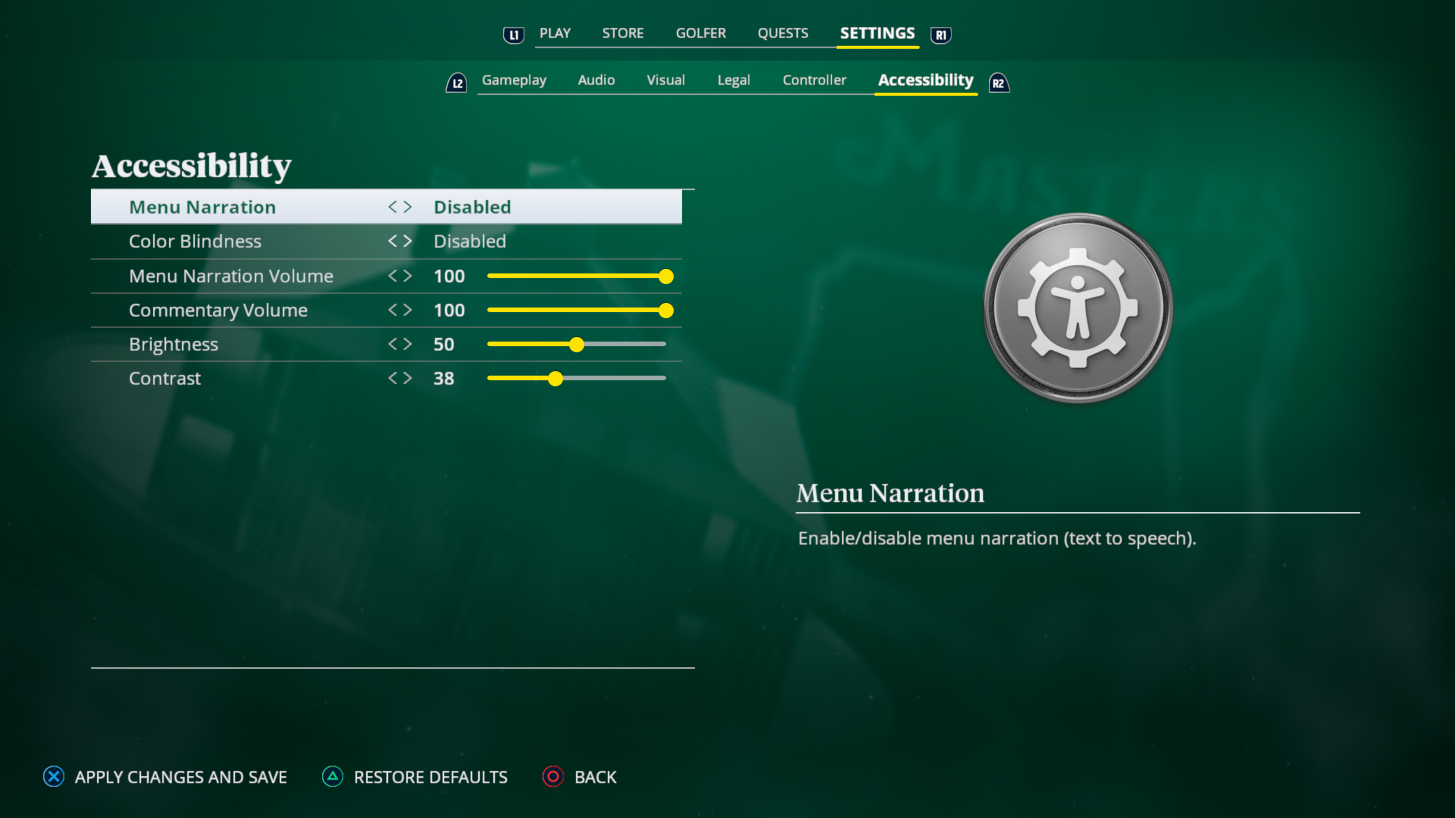Click the Disabled value for Menu Narration
Image resolution: width=1455 pixels, height=818 pixels.
(x=472, y=206)
